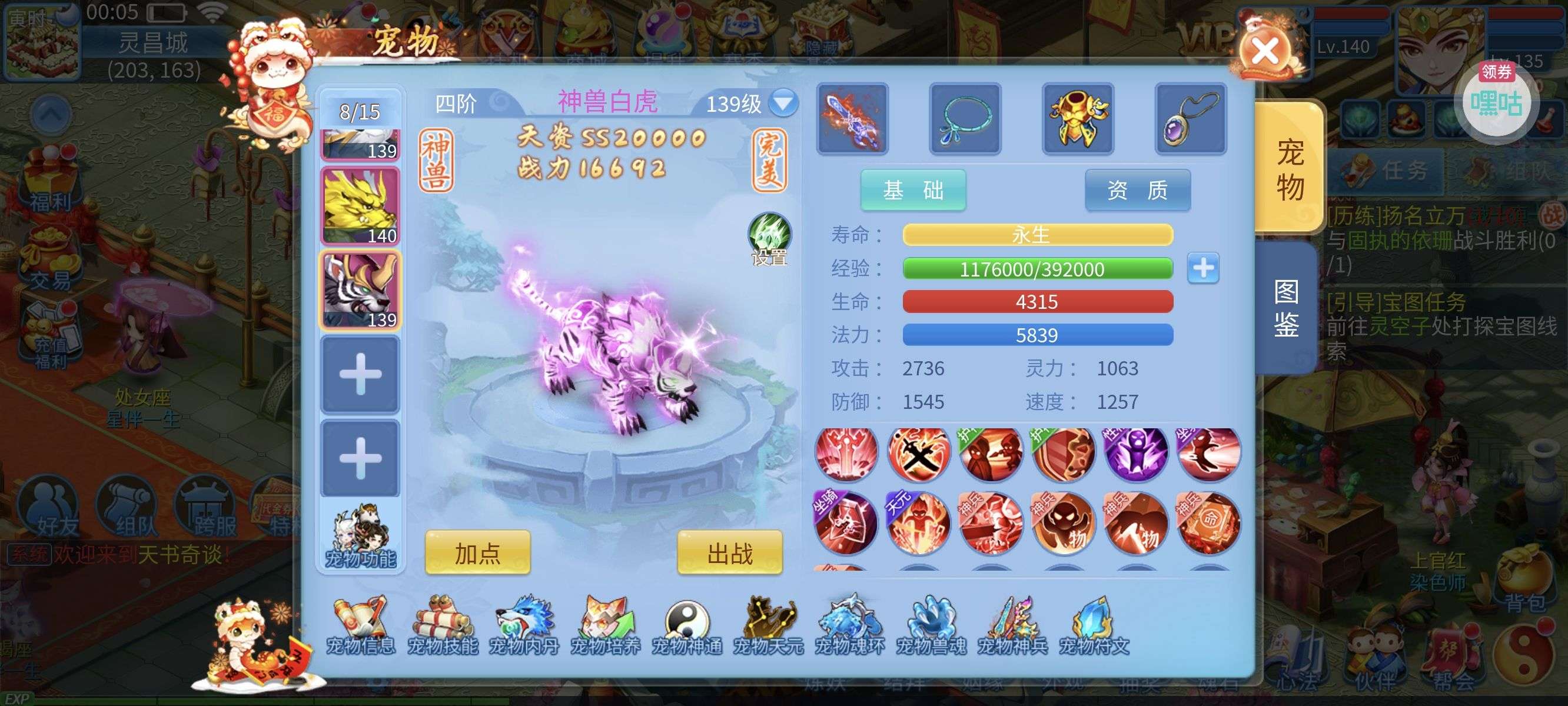Select the yellow dragon pet level 140
Viewport: 1568px width, 706px height.
coord(360,207)
